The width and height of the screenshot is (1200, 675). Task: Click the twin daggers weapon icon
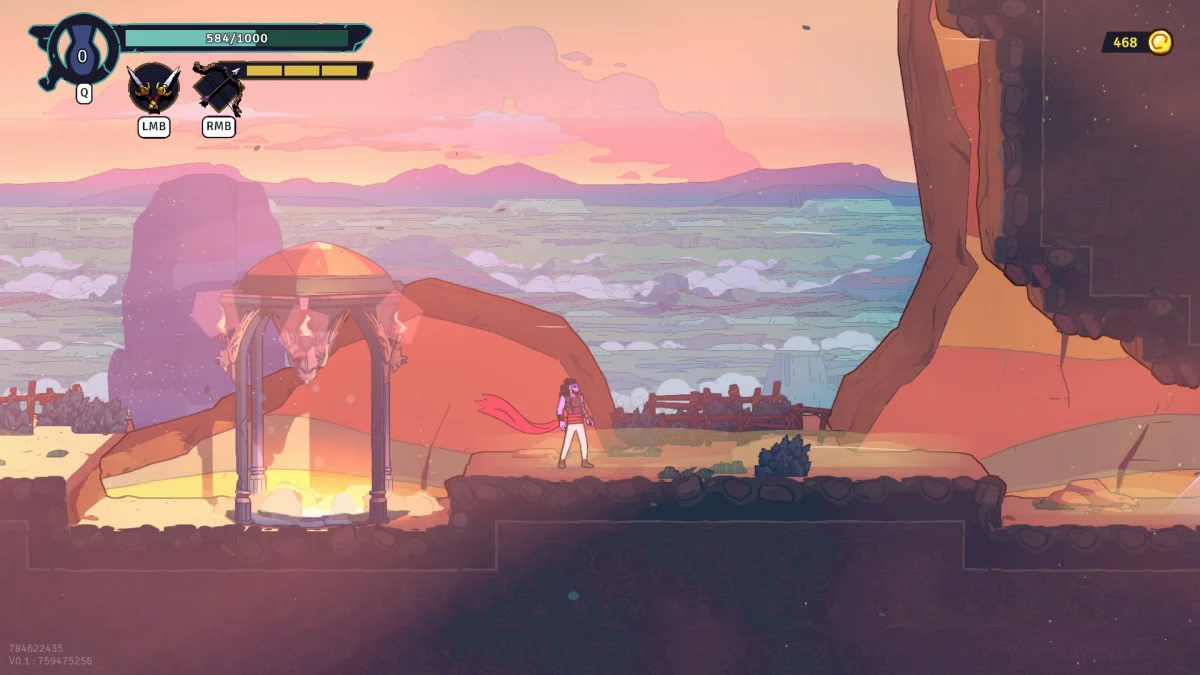pyautogui.click(x=153, y=88)
